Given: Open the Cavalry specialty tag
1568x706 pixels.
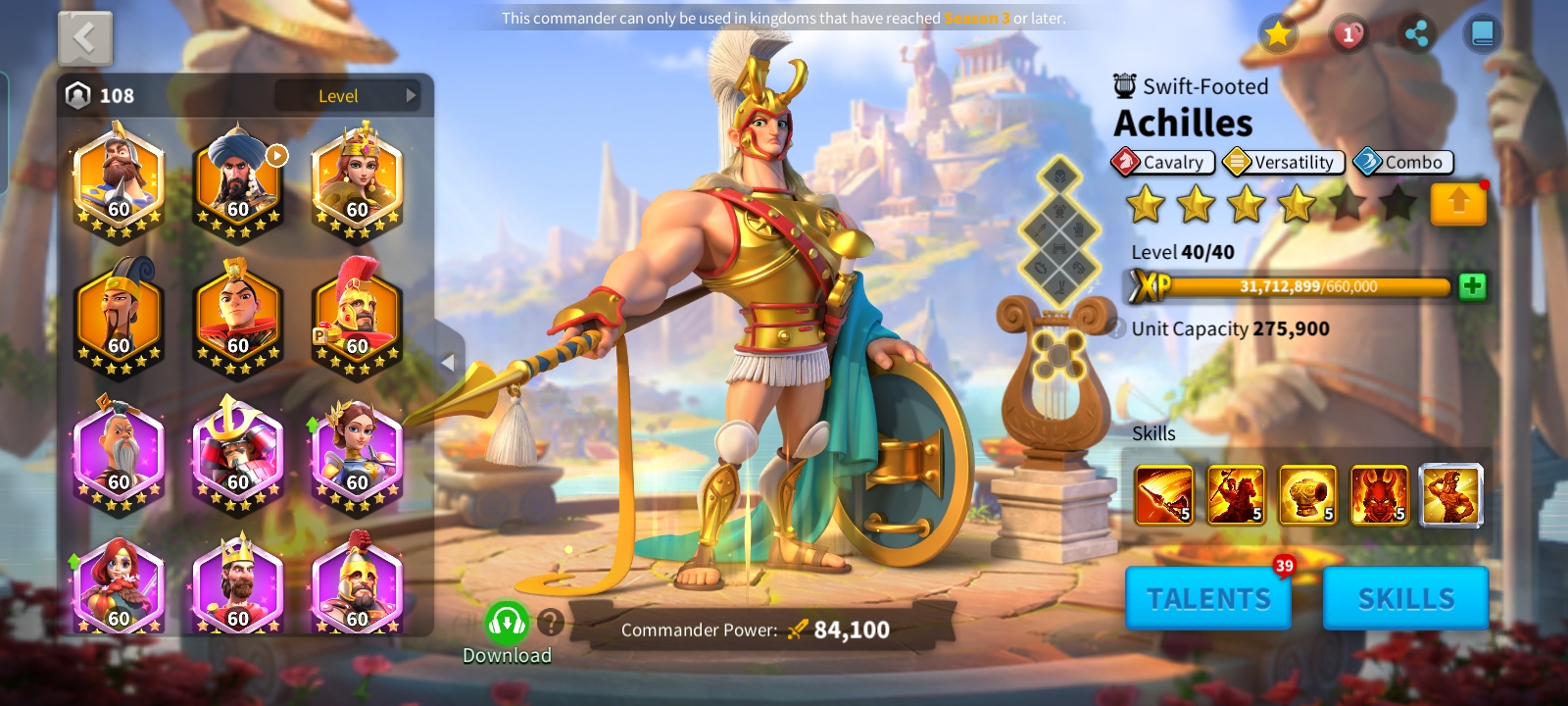Looking at the screenshot, I should coord(1163,162).
